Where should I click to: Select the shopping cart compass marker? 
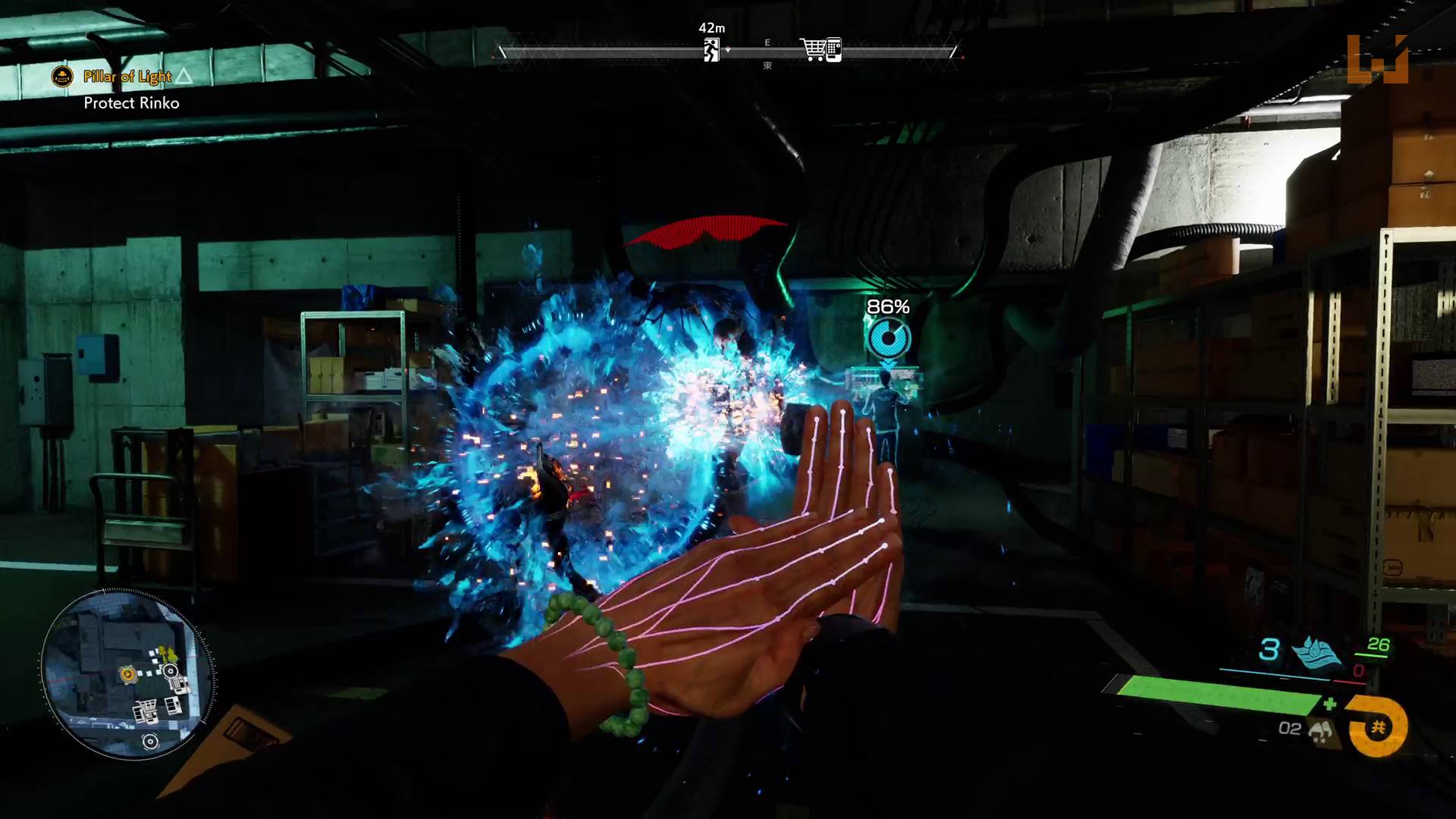tap(821, 50)
